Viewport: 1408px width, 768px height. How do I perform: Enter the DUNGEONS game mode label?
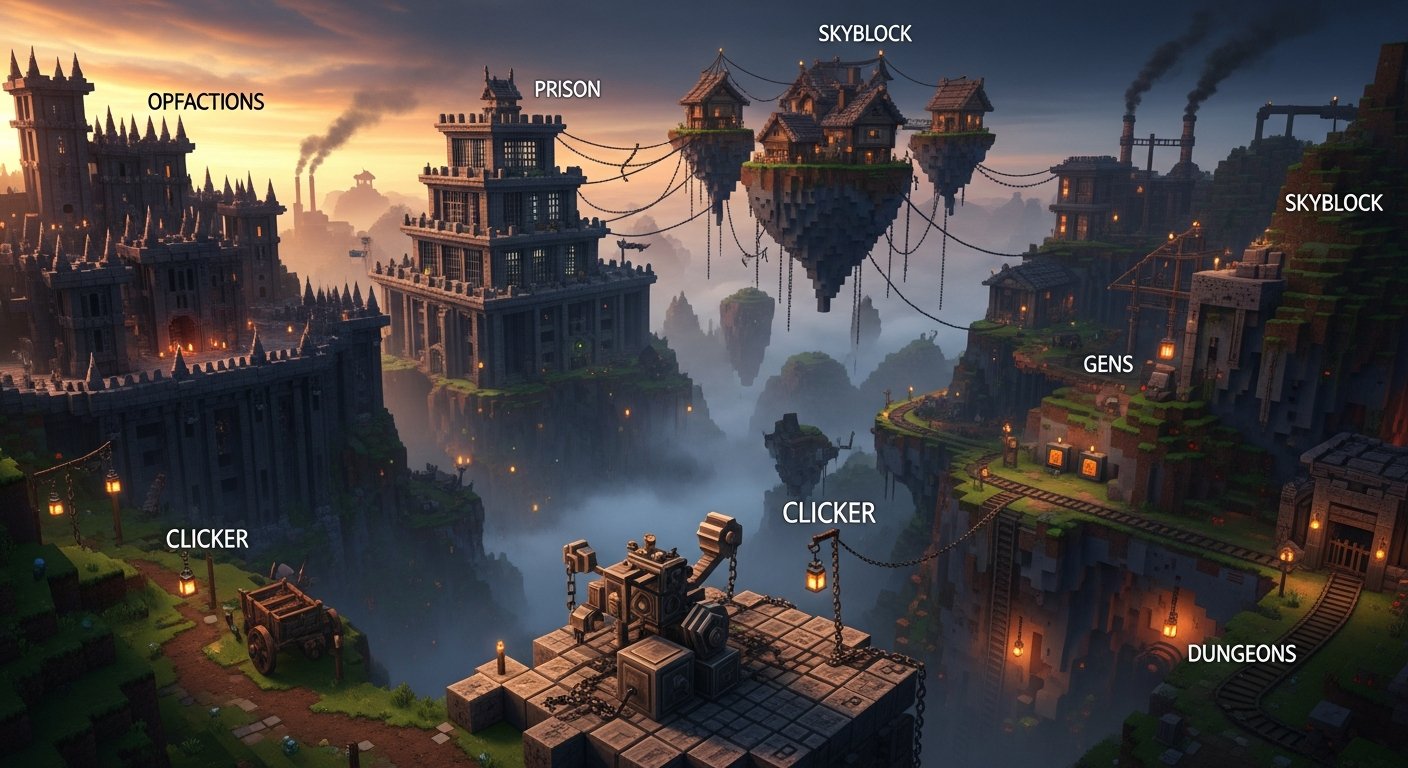(1241, 654)
